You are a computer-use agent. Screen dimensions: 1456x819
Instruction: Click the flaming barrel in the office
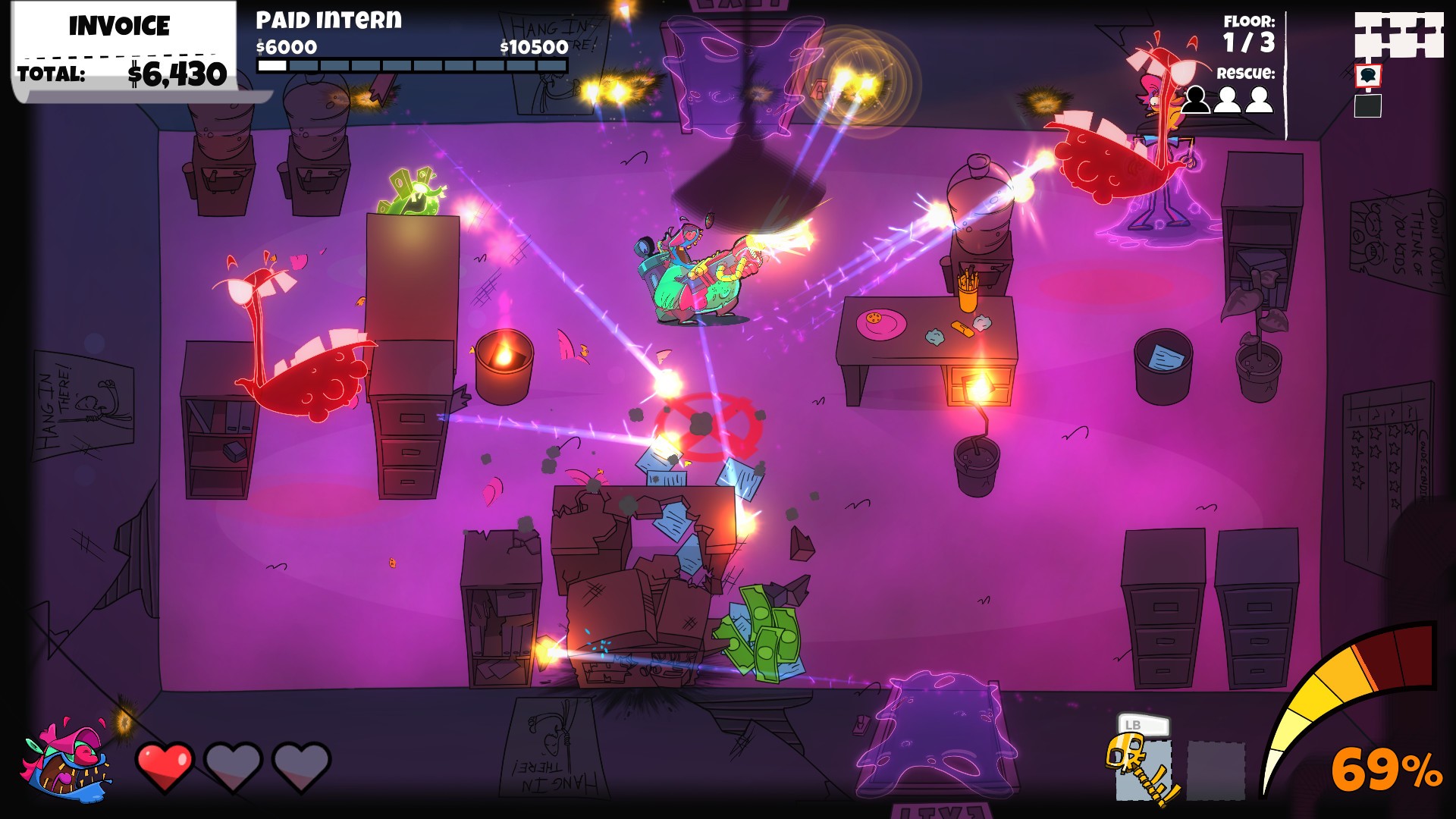point(504,362)
